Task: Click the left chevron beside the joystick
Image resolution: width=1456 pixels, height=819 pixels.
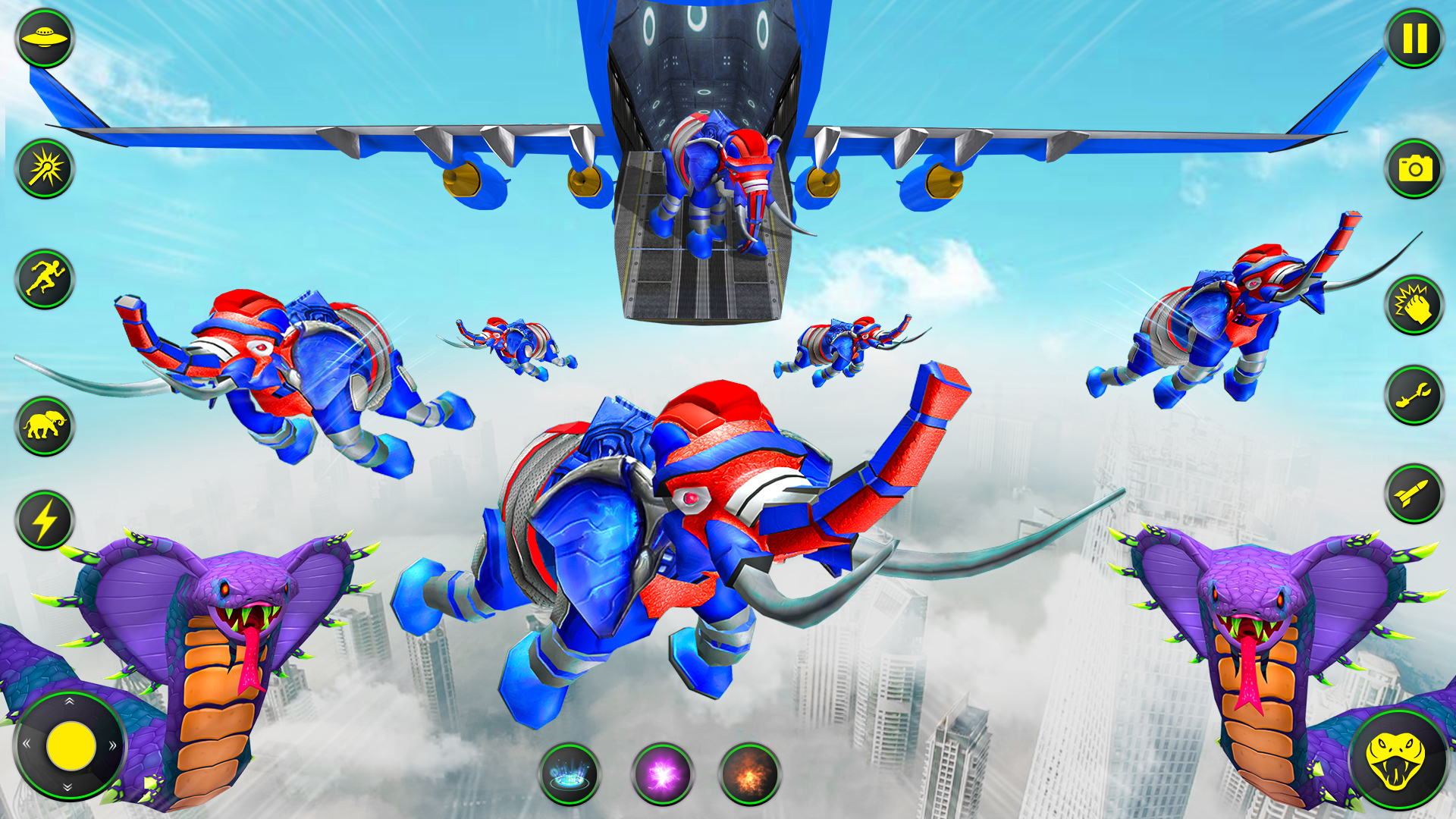Action: pyautogui.click(x=27, y=744)
